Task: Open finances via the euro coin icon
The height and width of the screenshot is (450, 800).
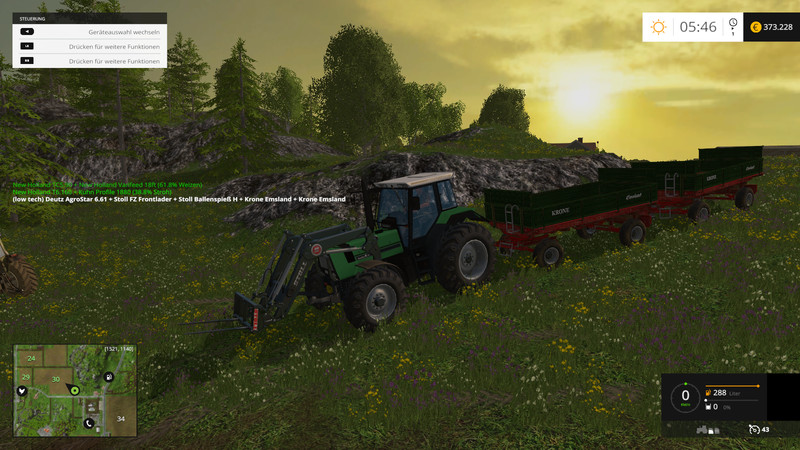Action: pyautogui.click(x=755, y=27)
